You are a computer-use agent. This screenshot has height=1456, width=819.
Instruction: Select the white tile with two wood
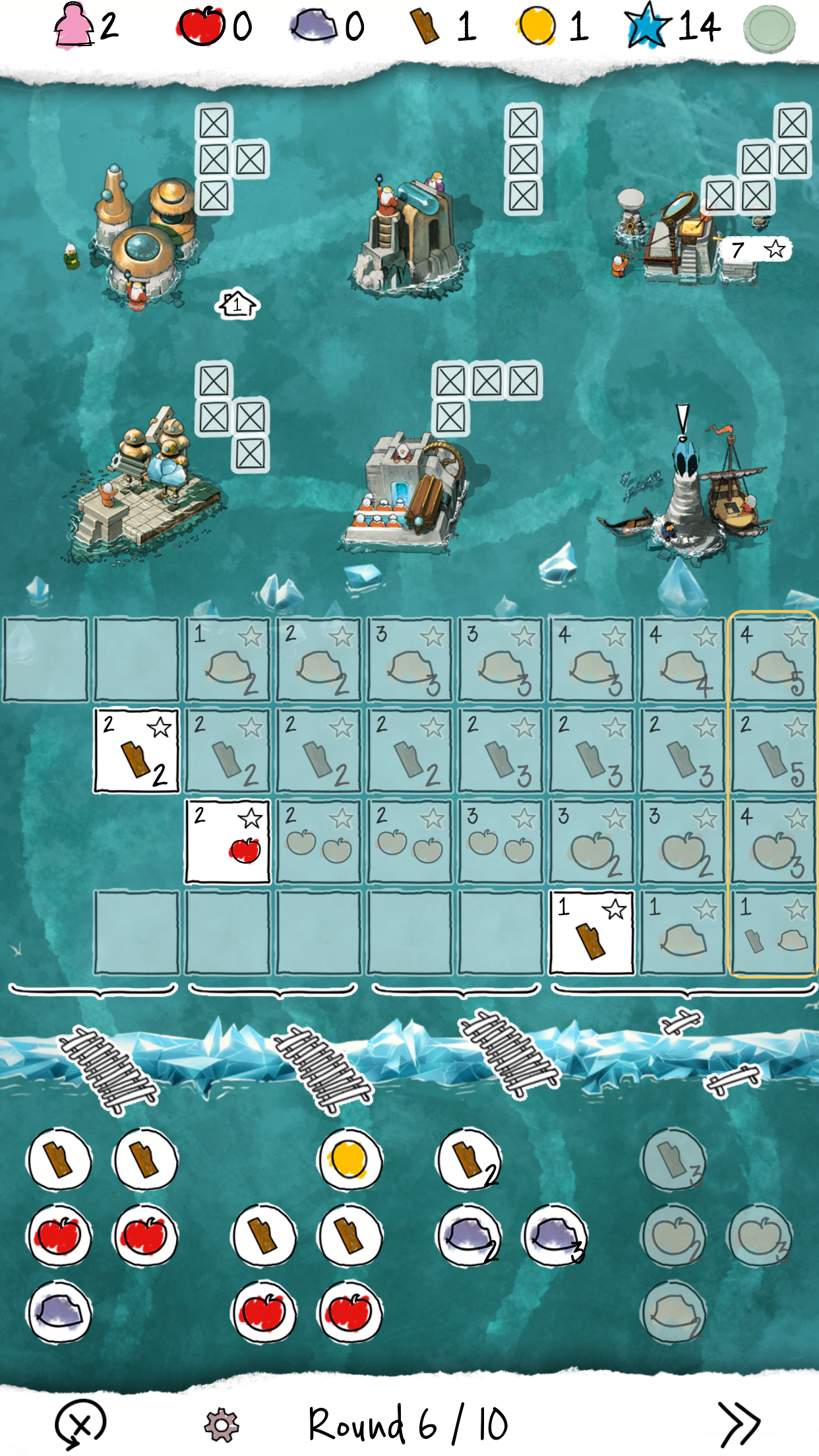click(x=136, y=750)
